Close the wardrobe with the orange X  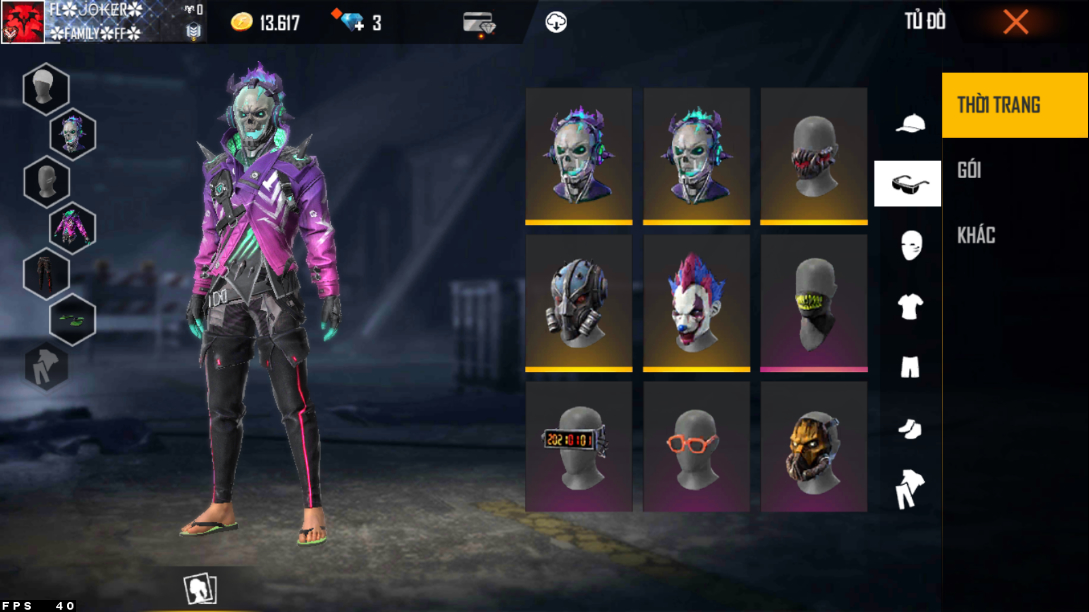1015,22
